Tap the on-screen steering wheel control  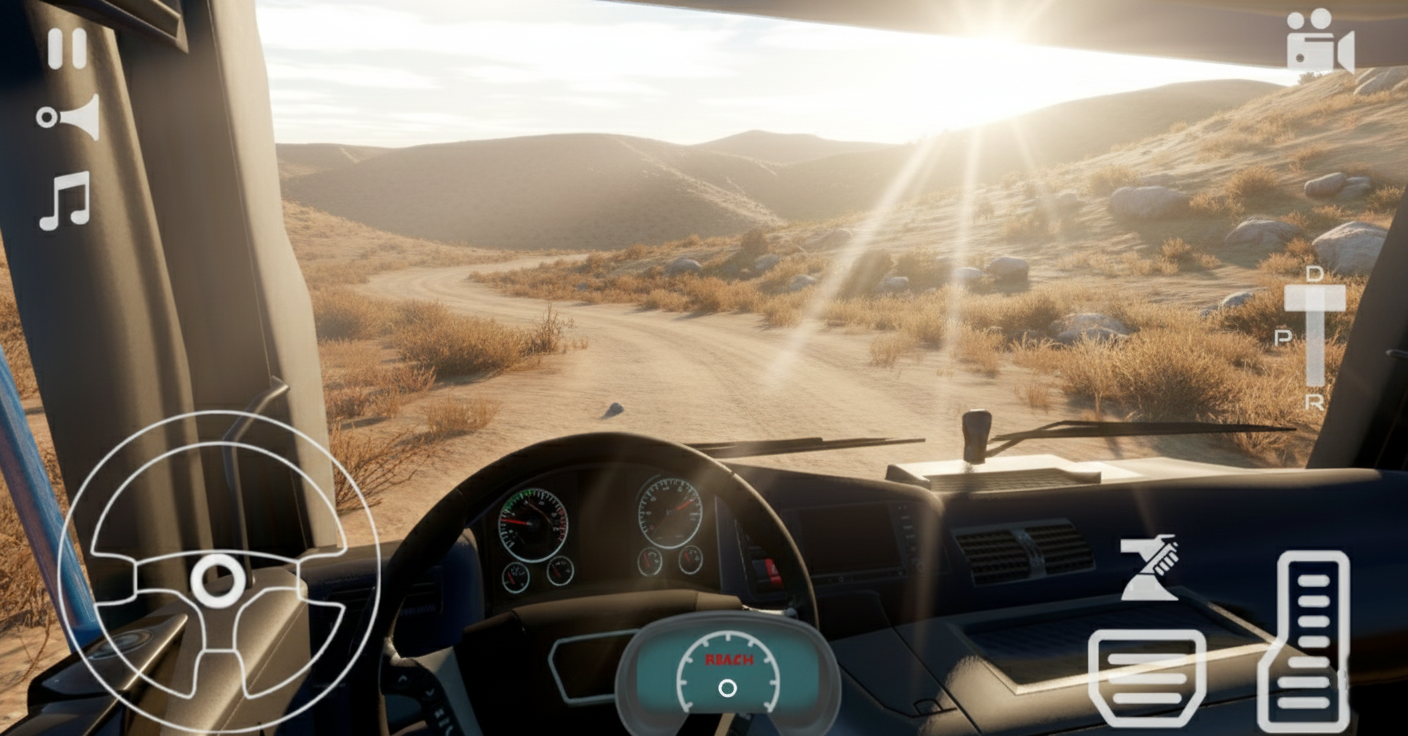pyautogui.click(x=218, y=579)
